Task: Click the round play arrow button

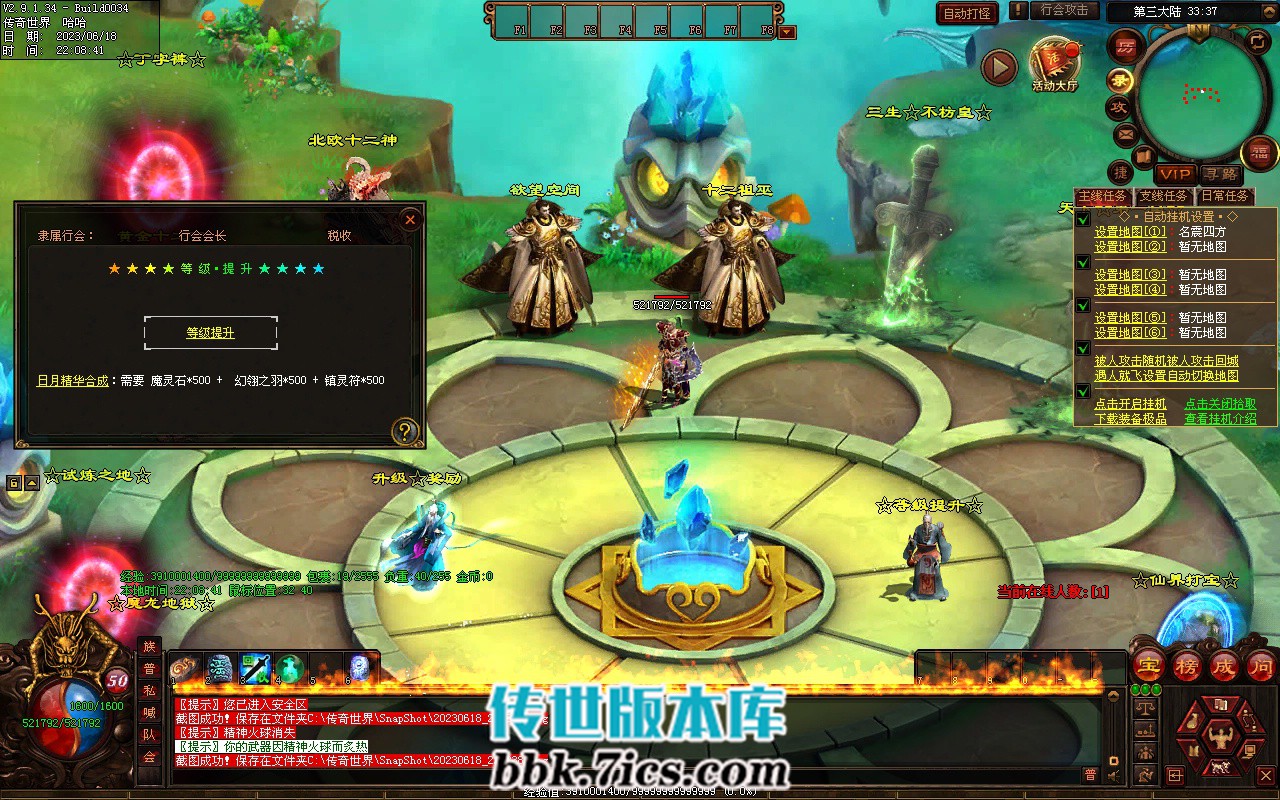Action: [x=998, y=67]
